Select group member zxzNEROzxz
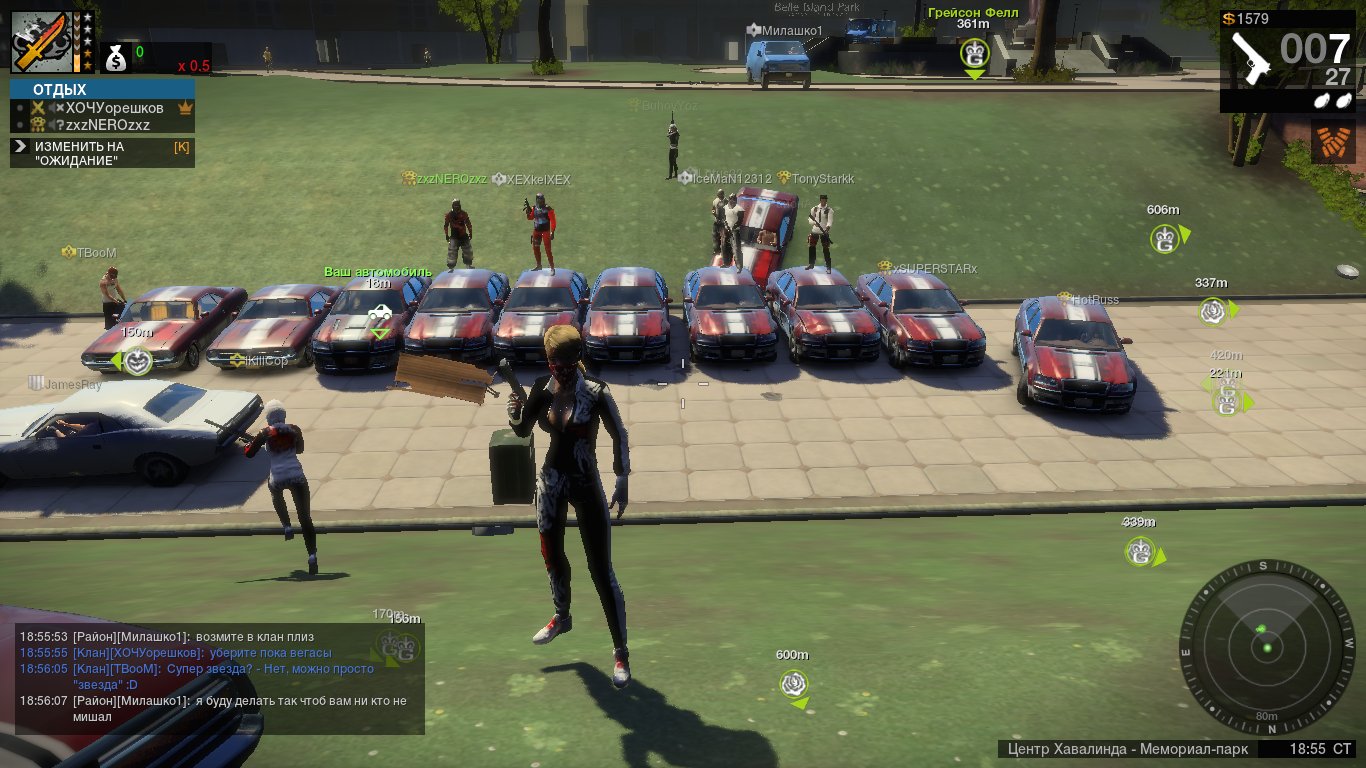 click(x=107, y=125)
